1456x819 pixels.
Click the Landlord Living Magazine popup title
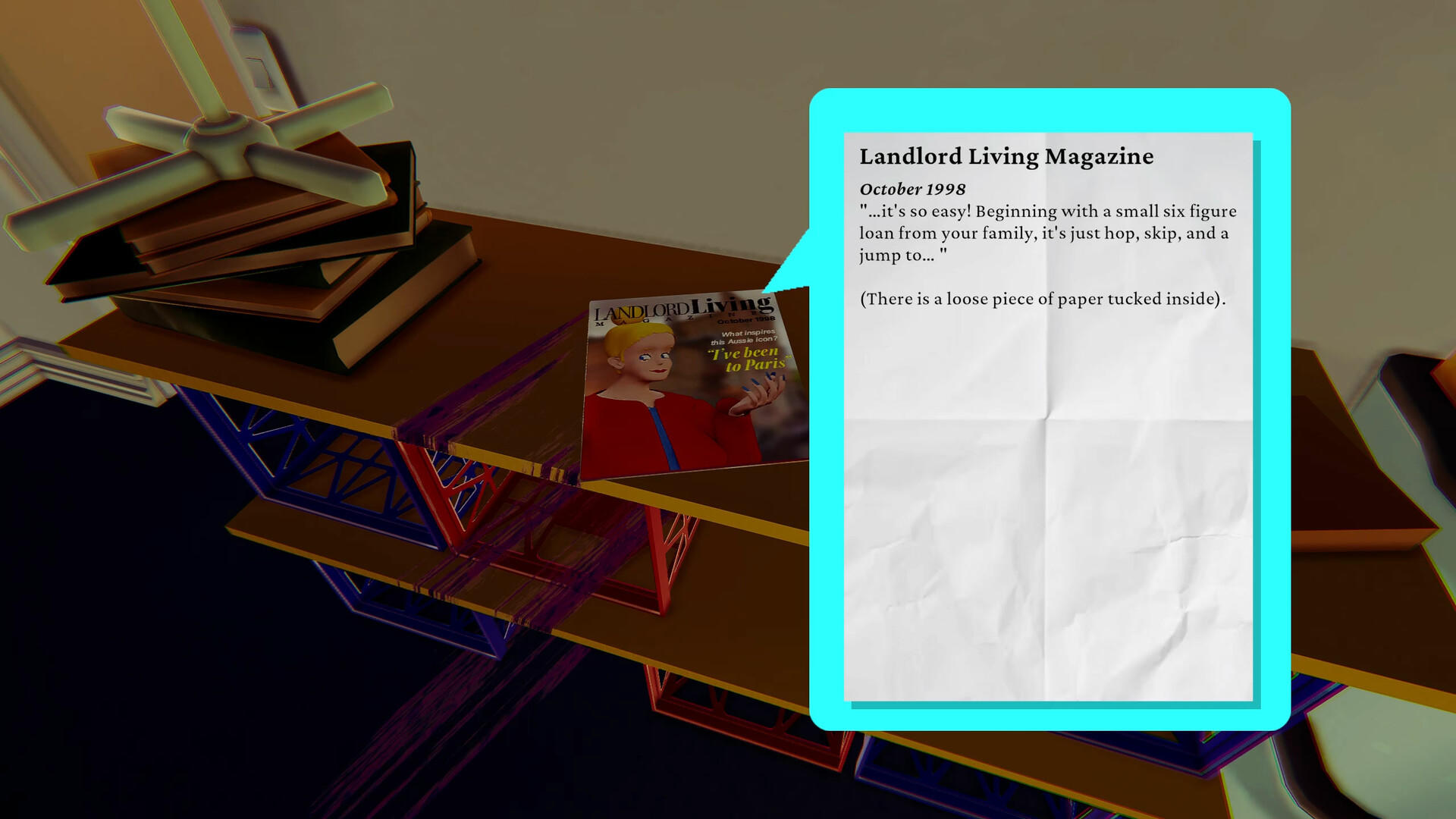coord(1007,157)
